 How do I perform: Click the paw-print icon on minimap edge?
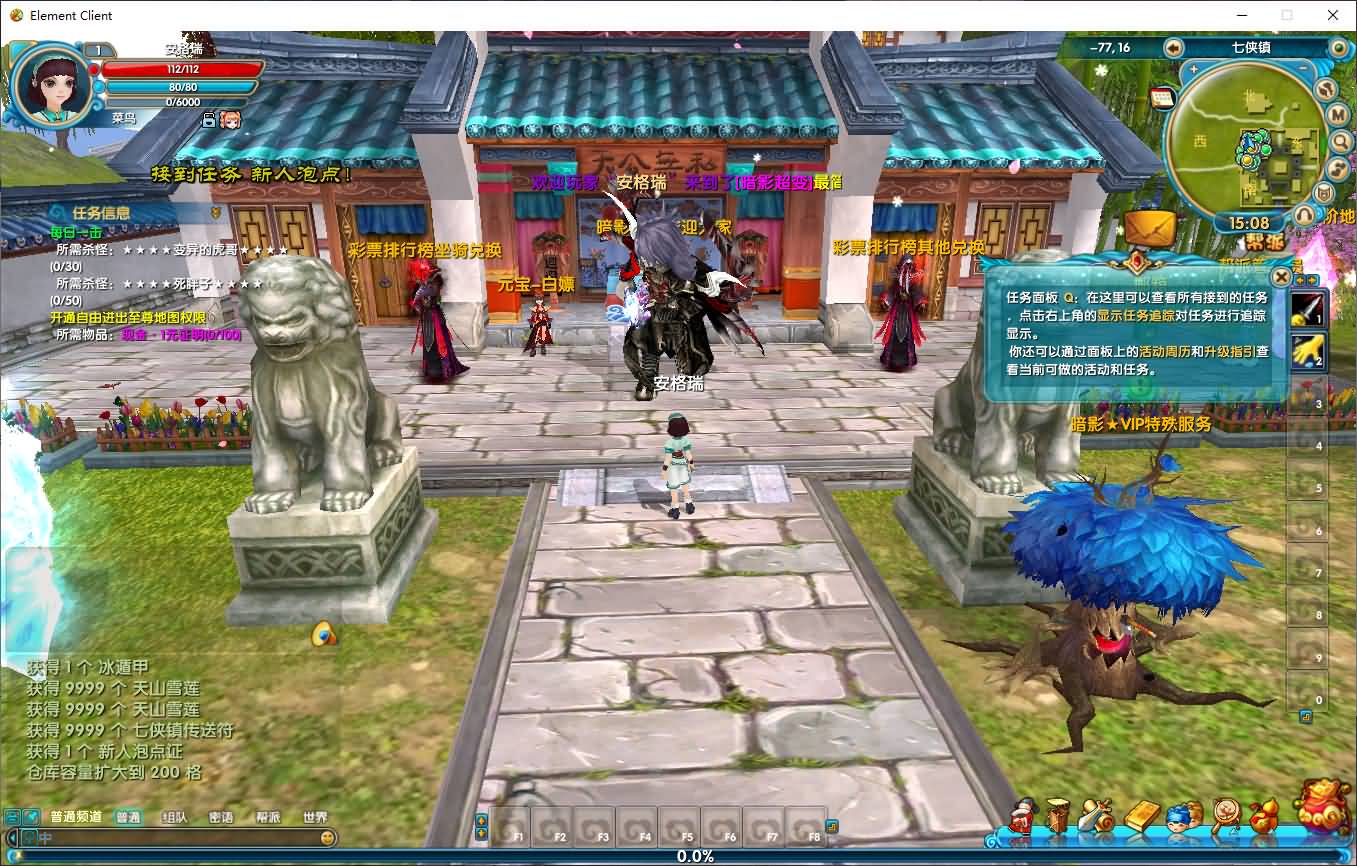[1324, 91]
